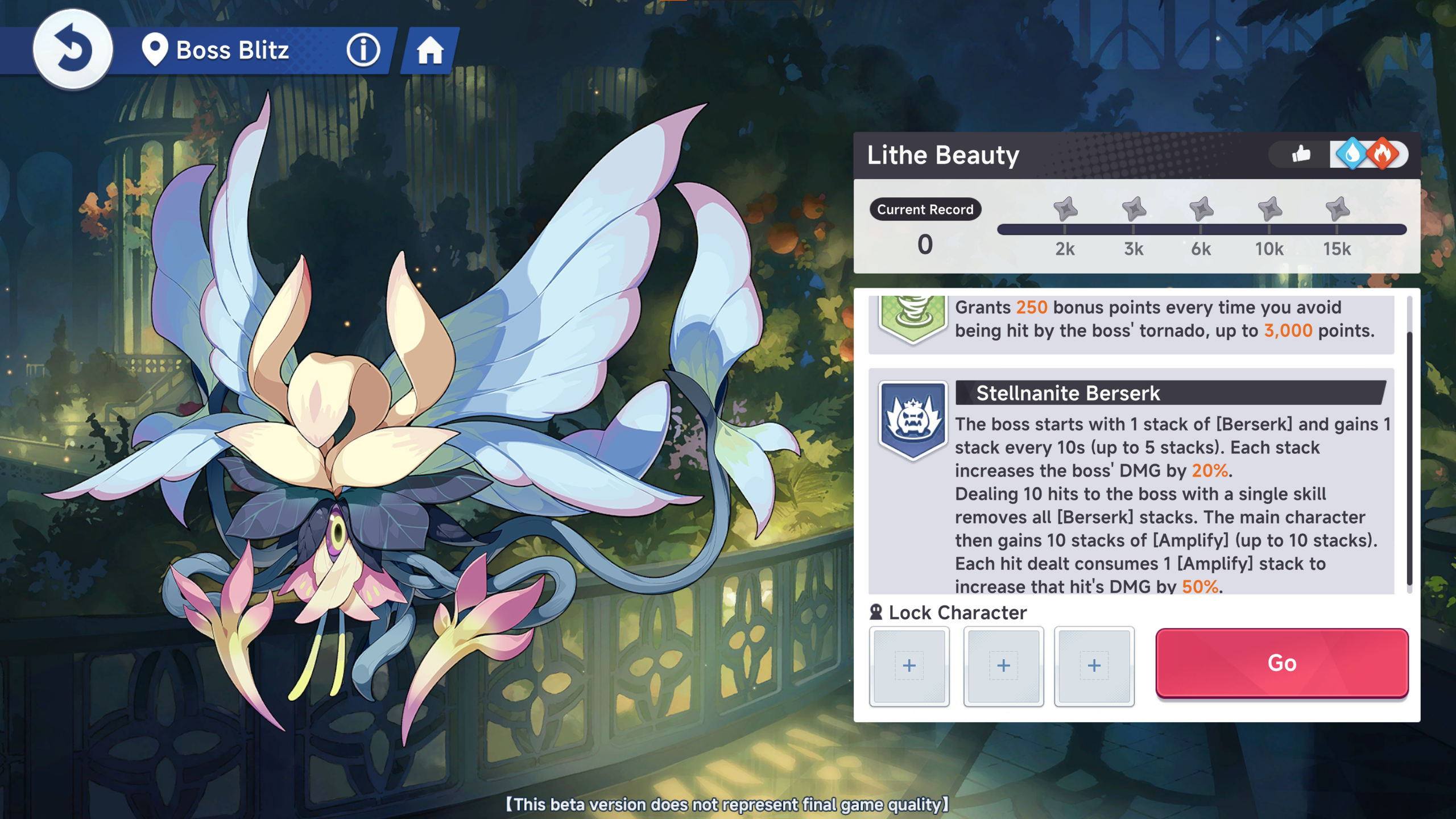Open the Boss Blitz info icon
The height and width of the screenshot is (819, 1456).
[x=363, y=50]
